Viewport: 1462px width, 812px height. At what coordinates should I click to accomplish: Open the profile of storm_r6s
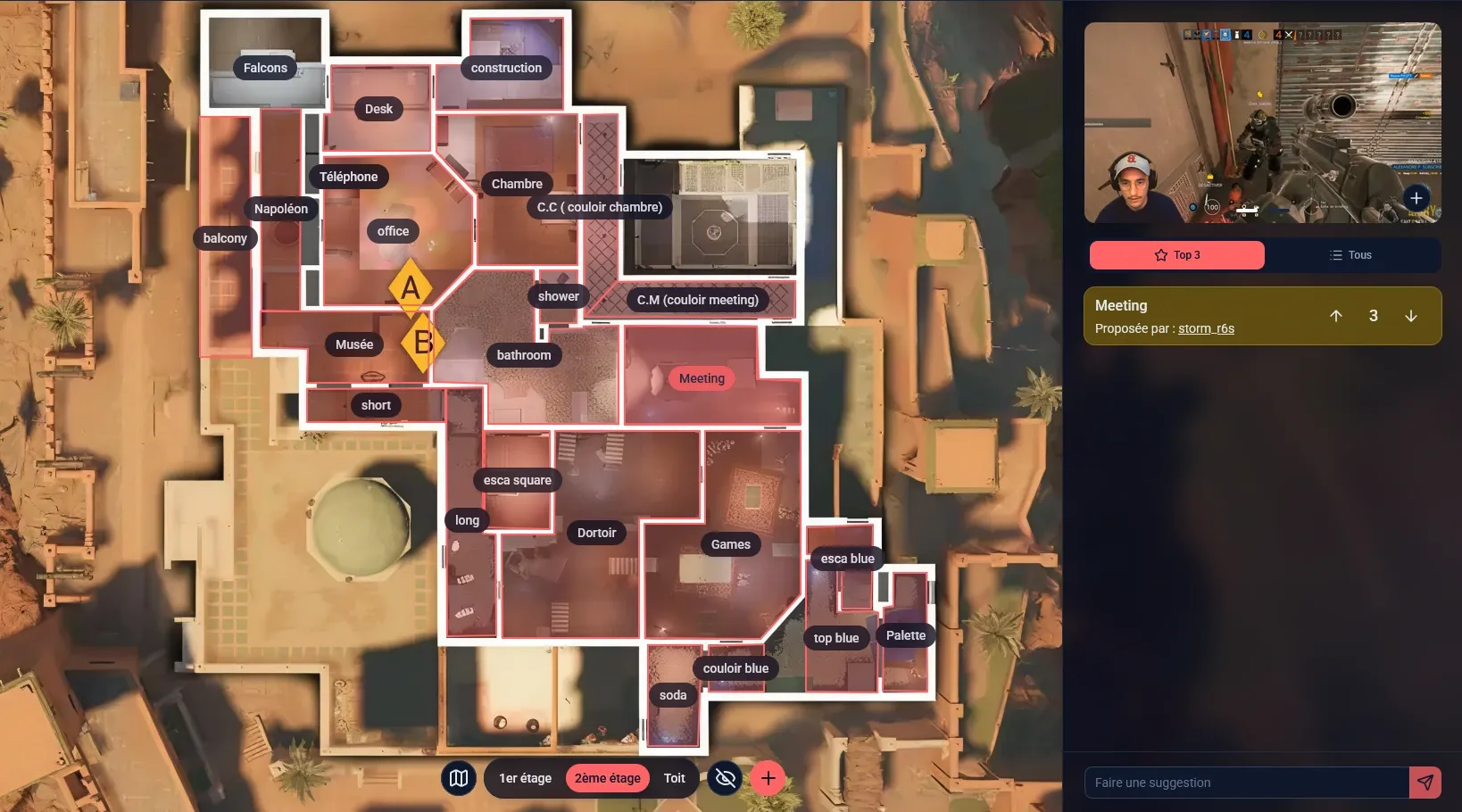pos(1206,328)
